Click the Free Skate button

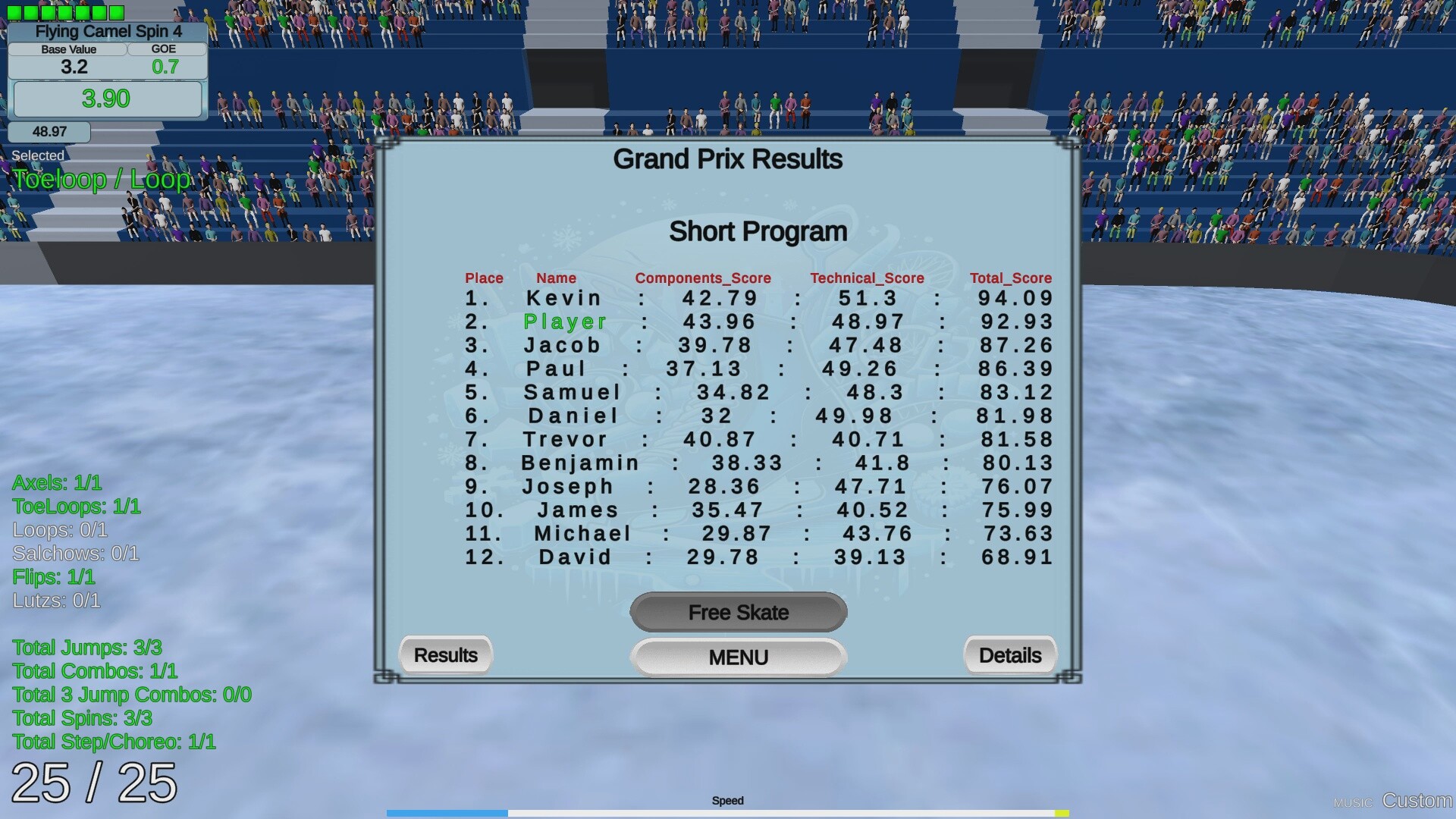point(738,612)
